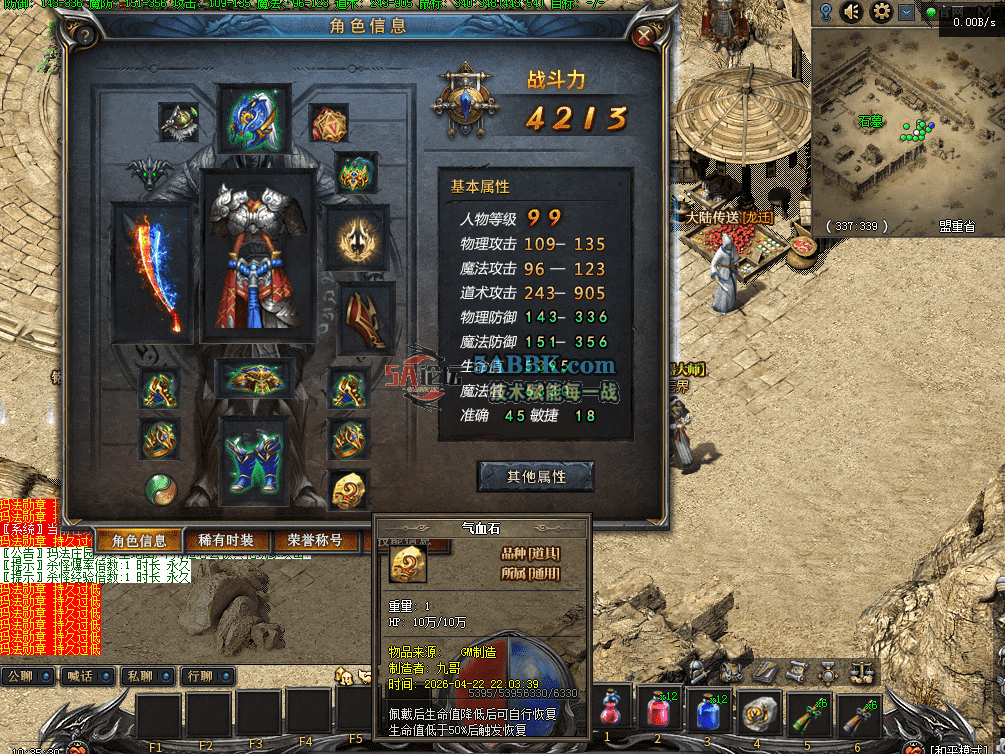This screenshot has width=1005, height=754.
Task: Open the scroll icon above the hotbar
Action: click(797, 671)
